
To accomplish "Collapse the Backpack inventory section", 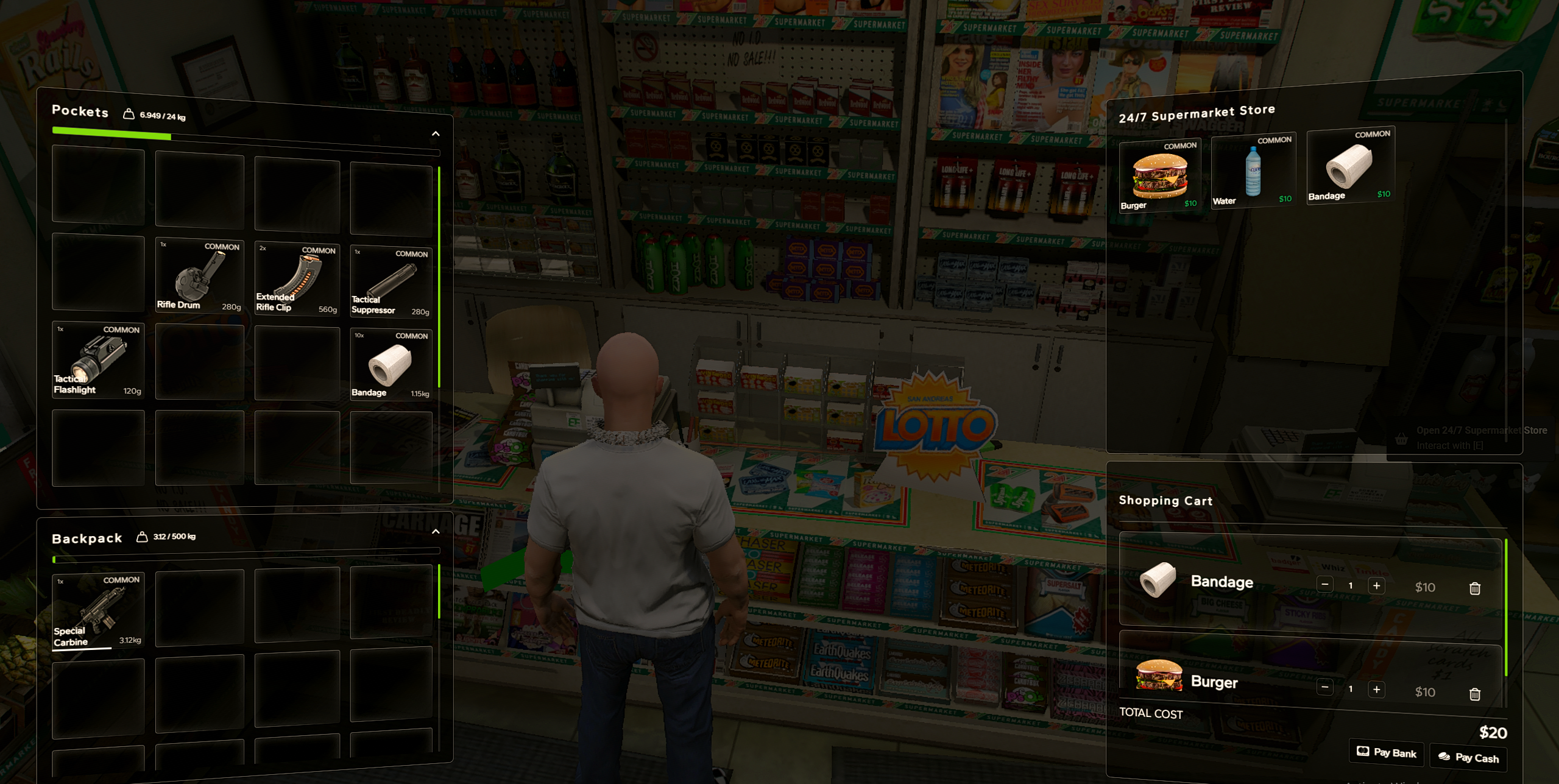I will pos(436,532).
